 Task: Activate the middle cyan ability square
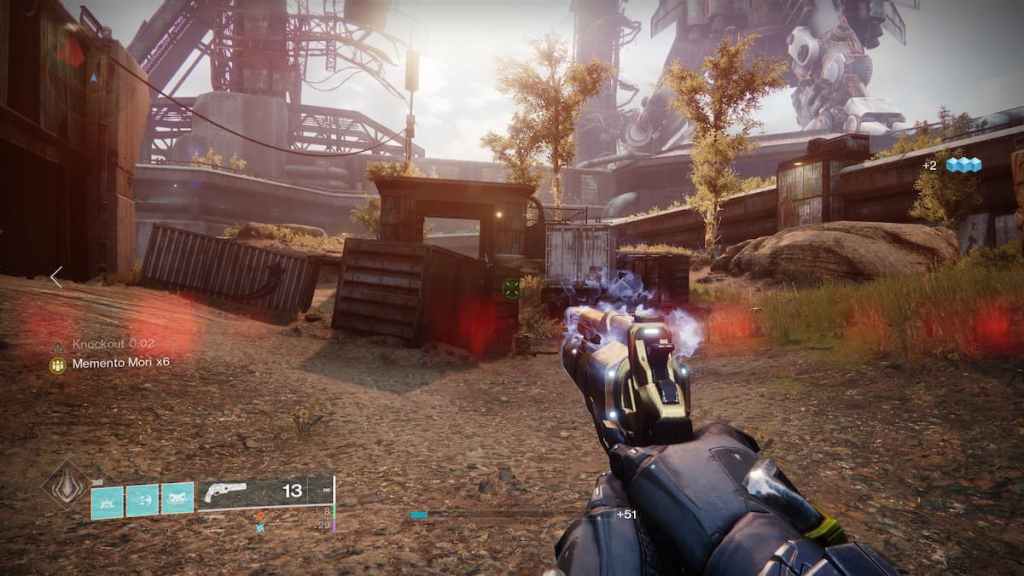click(142, 500)
